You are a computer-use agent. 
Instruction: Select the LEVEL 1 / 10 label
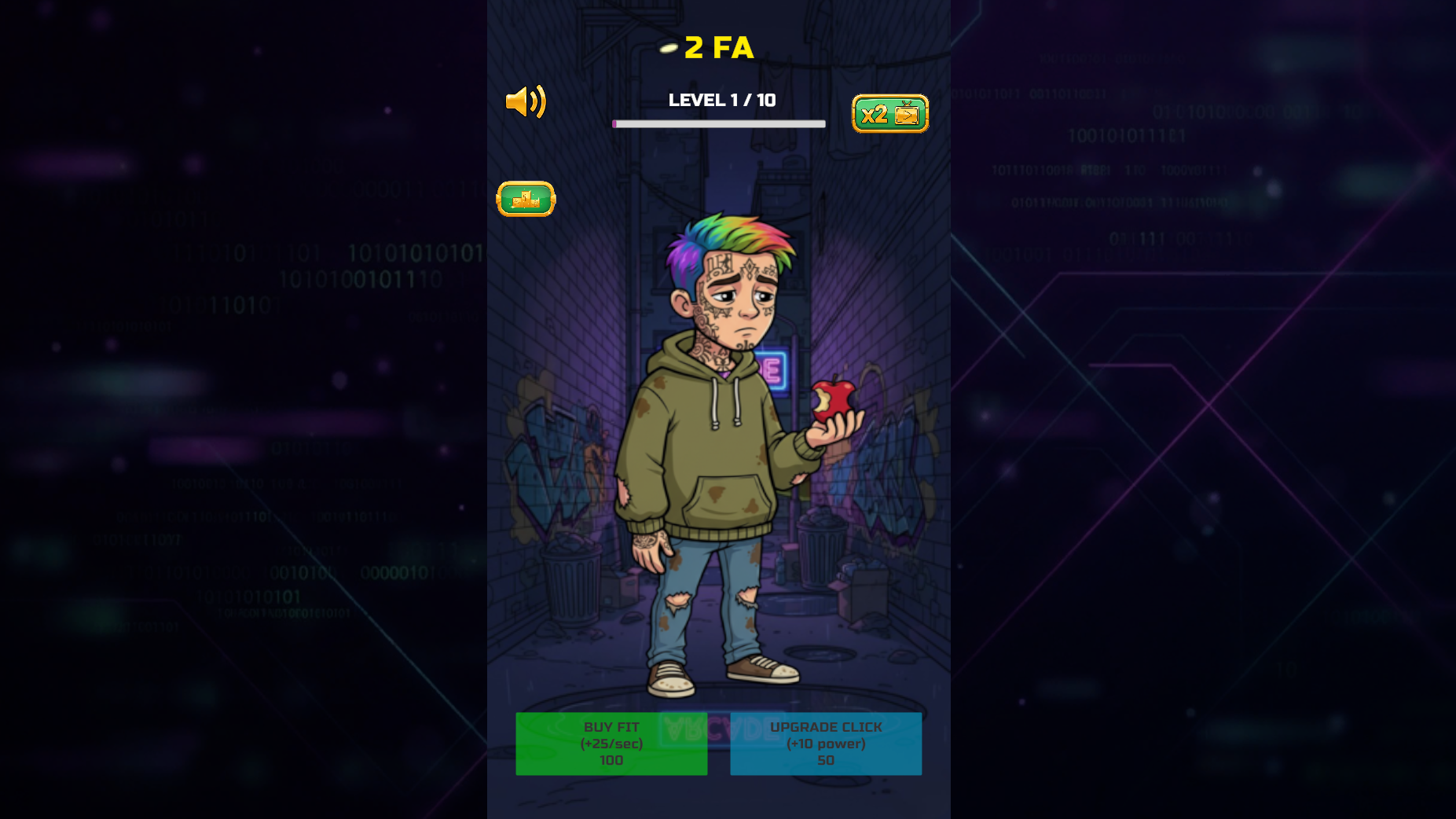coord(721,101)
